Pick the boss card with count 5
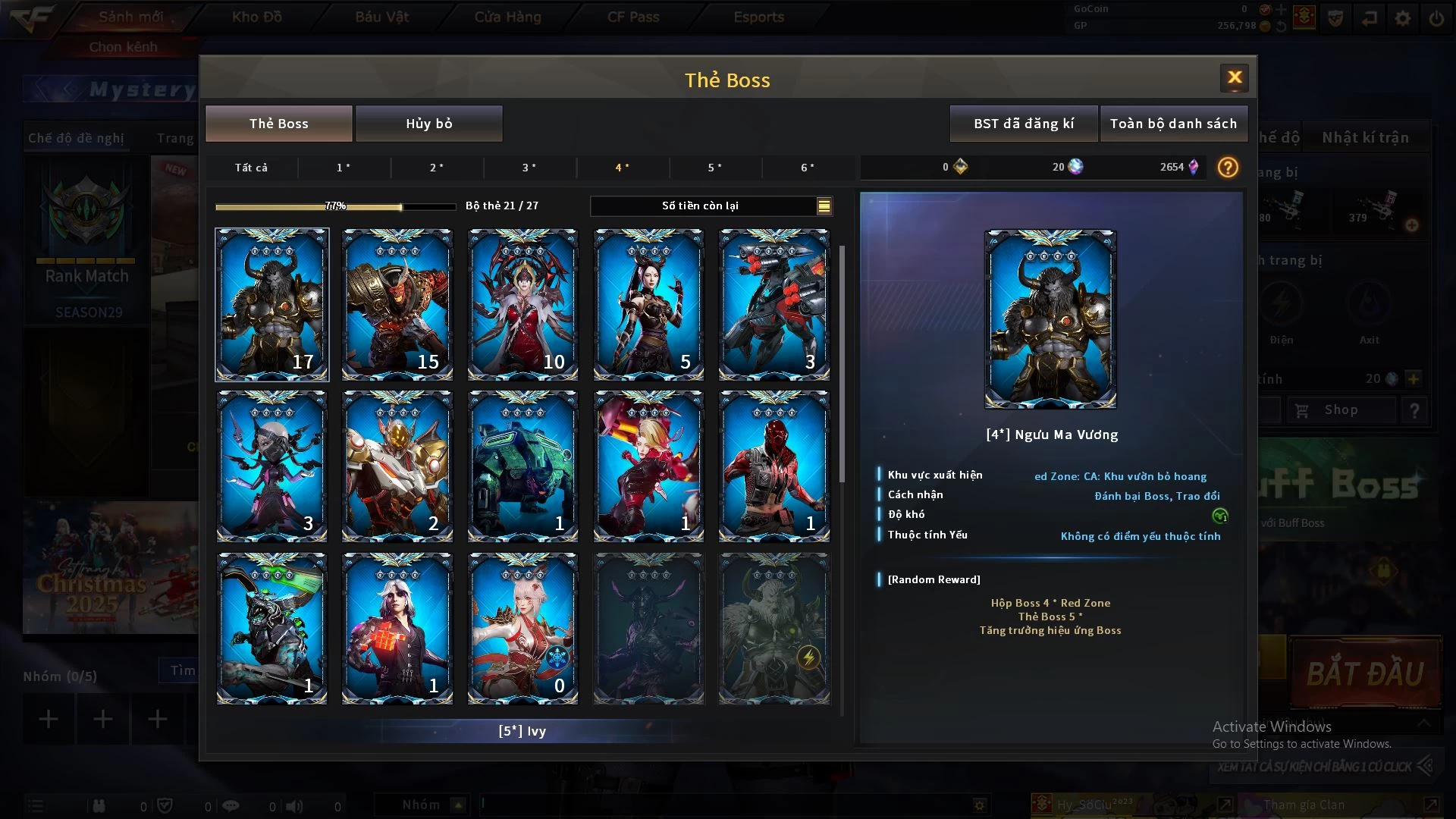 648,304
